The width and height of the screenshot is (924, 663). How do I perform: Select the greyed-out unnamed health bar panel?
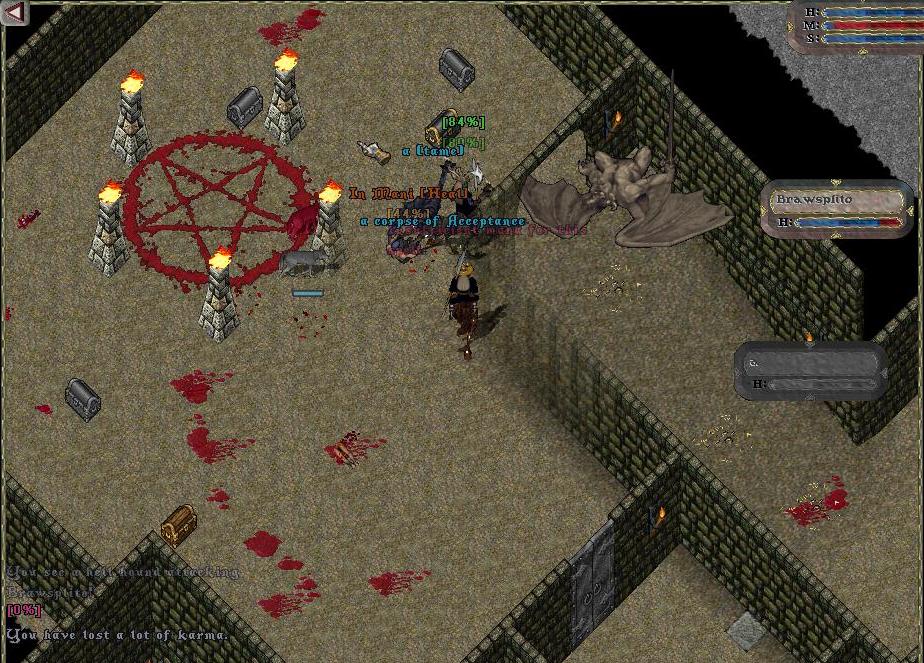click(810, 371)
